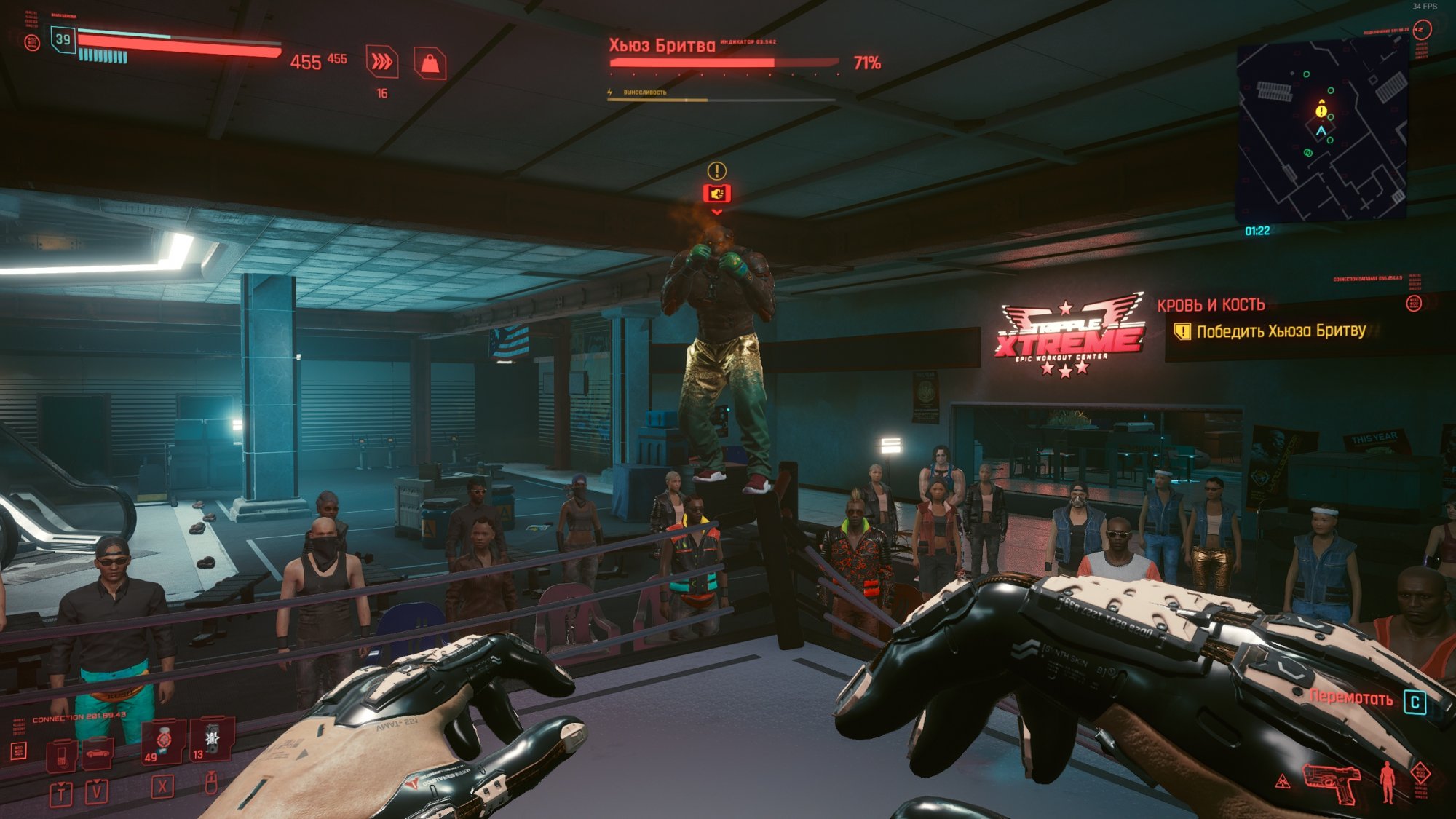Screen dimensions: 1456x819
Task: Select the grenade slot showing 13
Action: [x=211, y=739]
